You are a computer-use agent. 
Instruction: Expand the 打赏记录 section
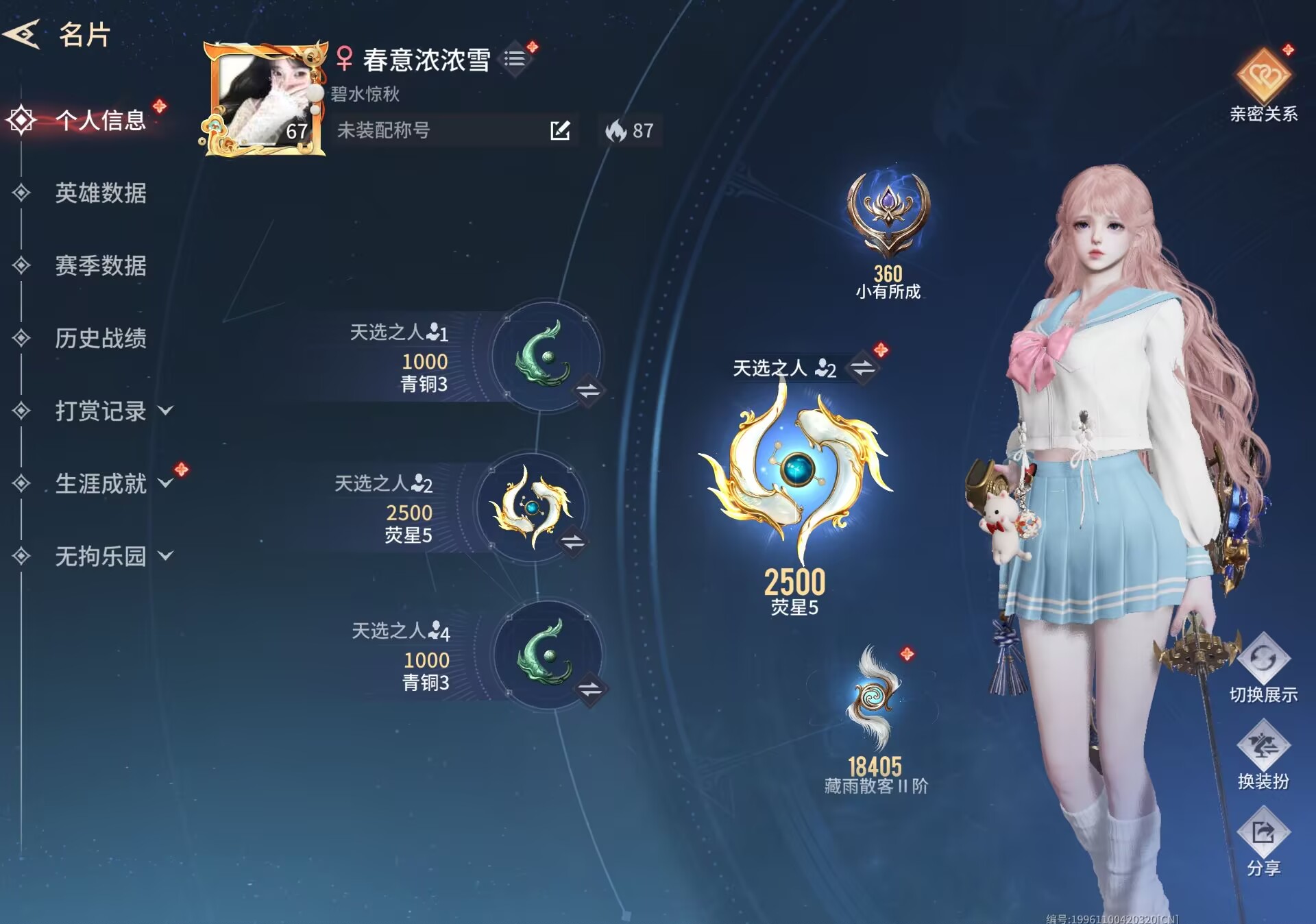tap(113, 411)
